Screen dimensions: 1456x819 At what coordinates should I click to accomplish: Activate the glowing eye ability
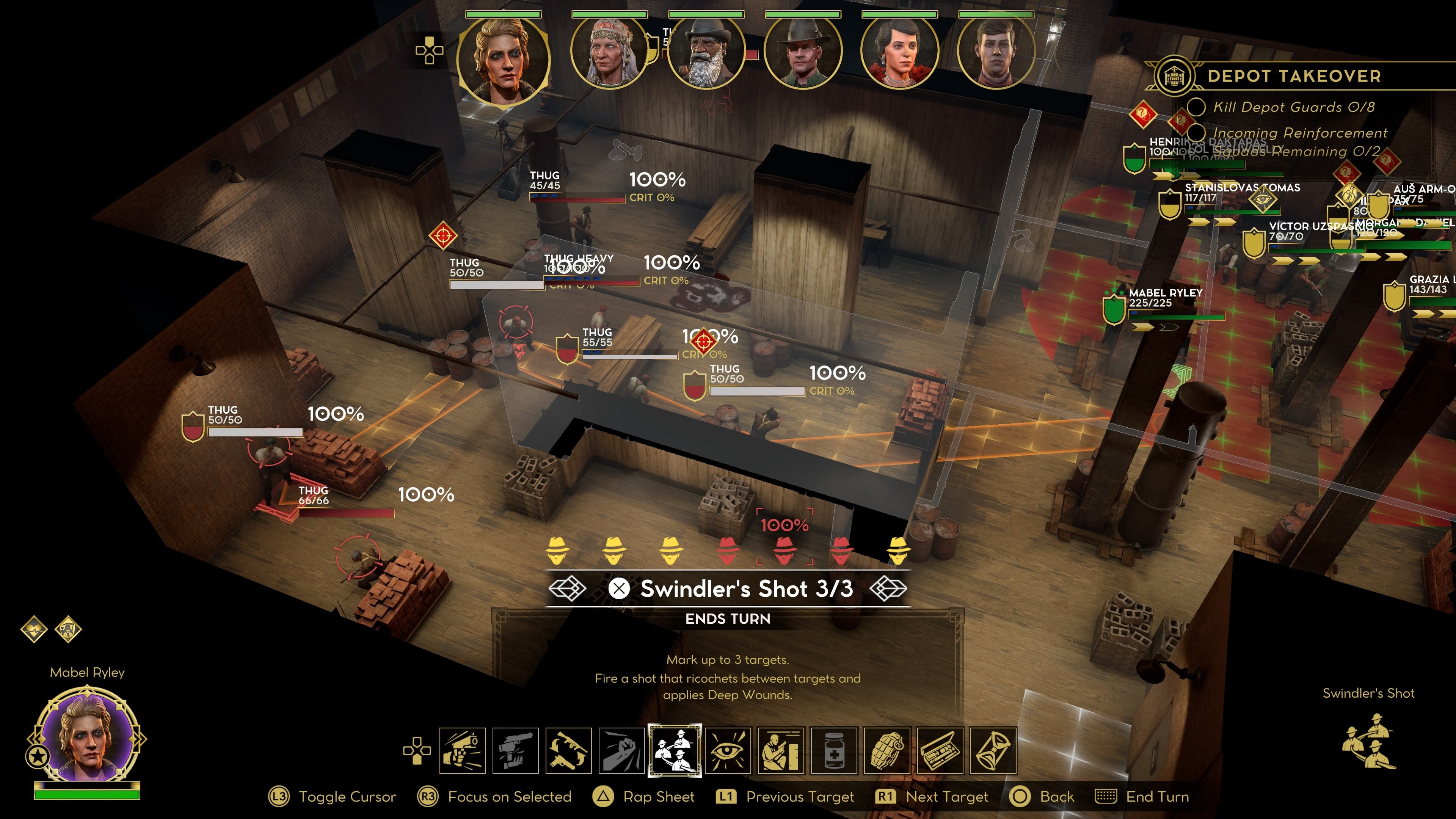[728, 751]
